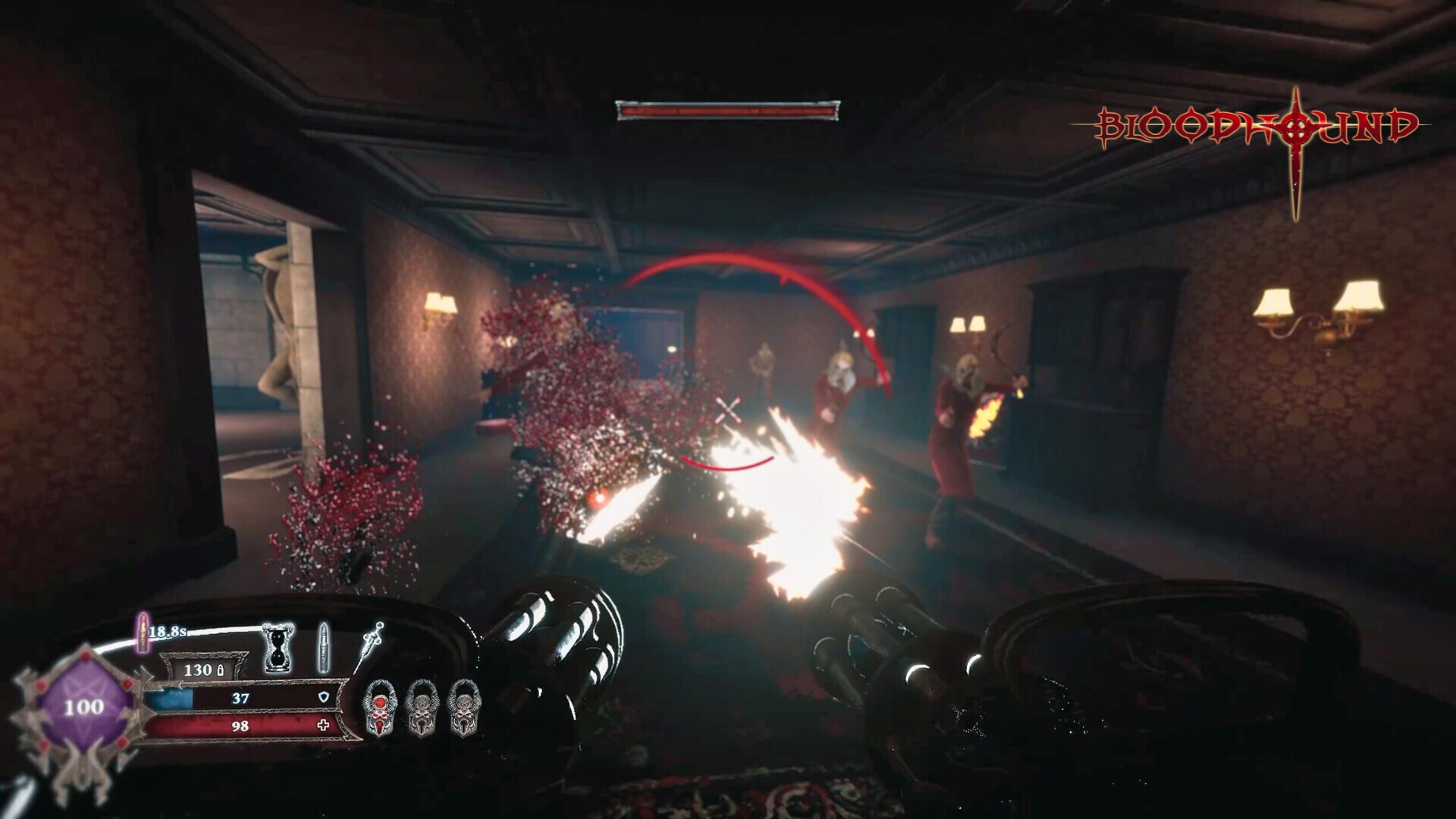Screen dimensions: 1456x819
Task: Click the shield emblem beside the 37 value
Action: pos(324,697)
